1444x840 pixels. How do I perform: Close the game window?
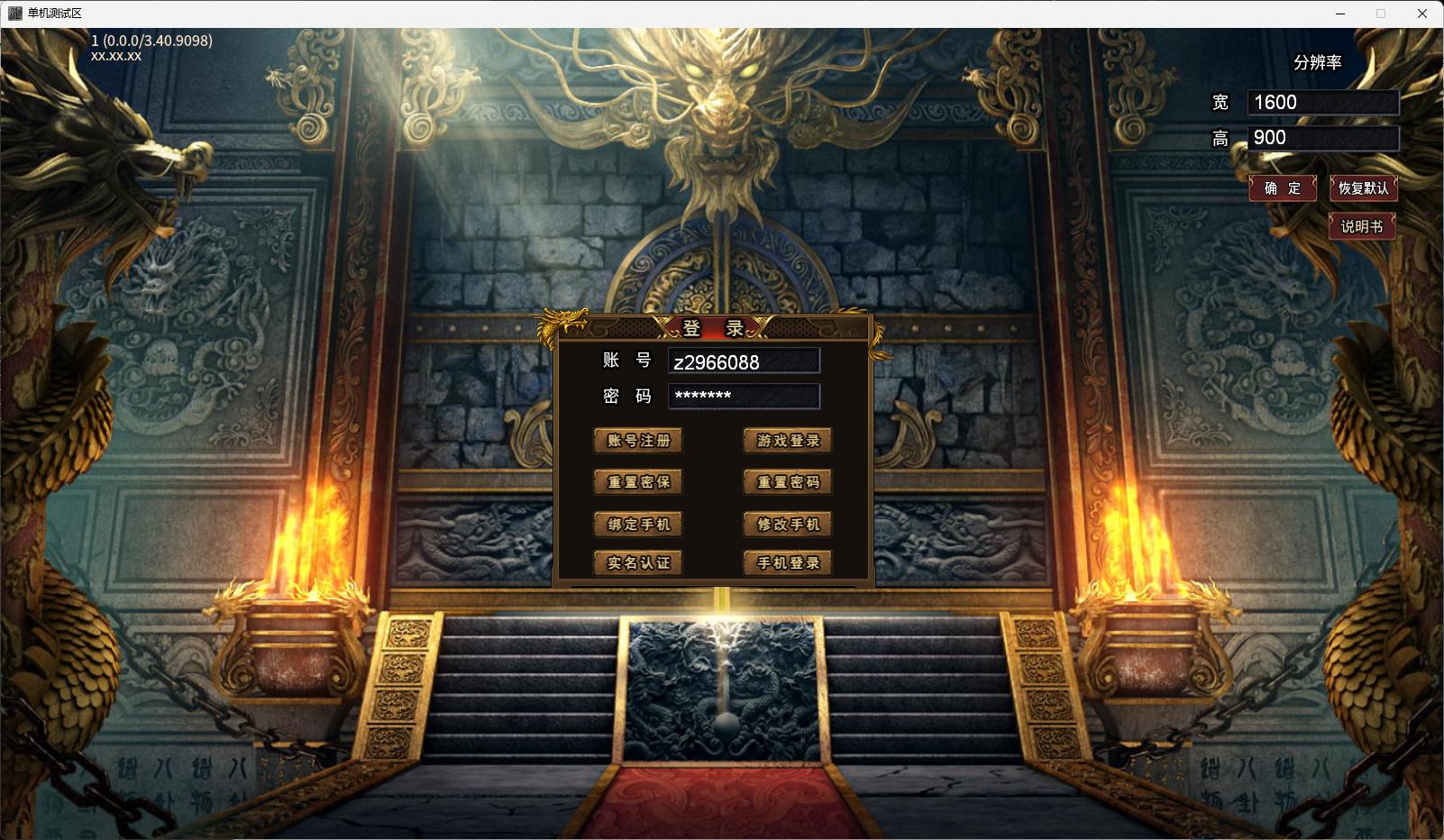coord(1422,14)
